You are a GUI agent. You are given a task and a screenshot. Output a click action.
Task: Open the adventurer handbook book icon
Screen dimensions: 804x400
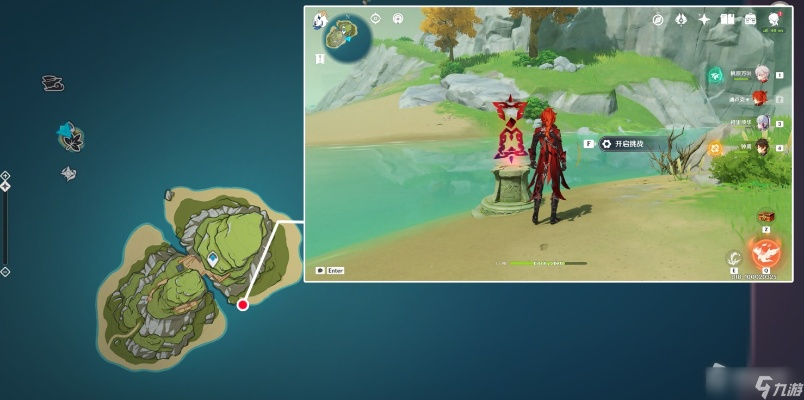pyautogui.click(x=728, y=19)
